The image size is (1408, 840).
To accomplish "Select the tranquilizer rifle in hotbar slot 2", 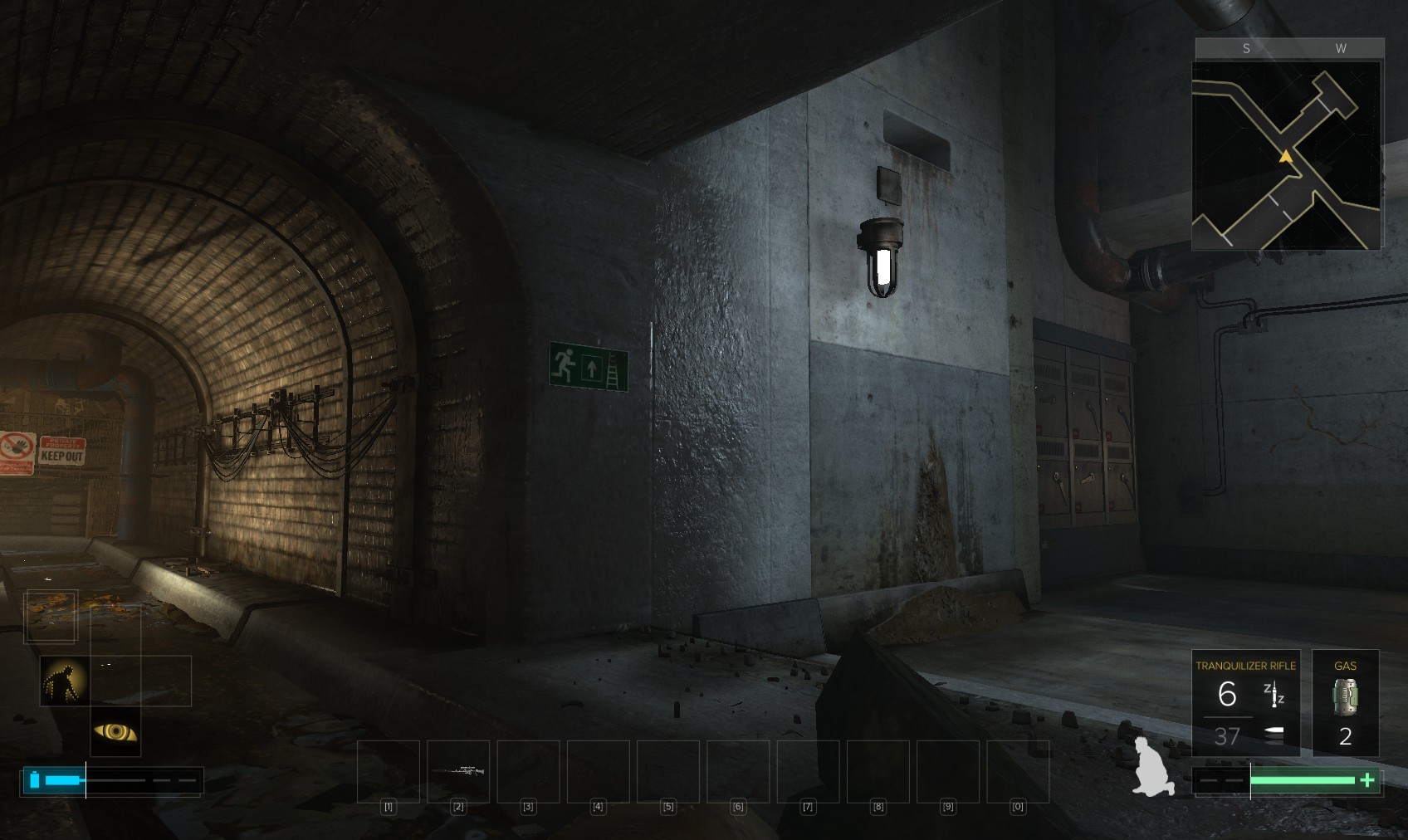I will 458,771.
